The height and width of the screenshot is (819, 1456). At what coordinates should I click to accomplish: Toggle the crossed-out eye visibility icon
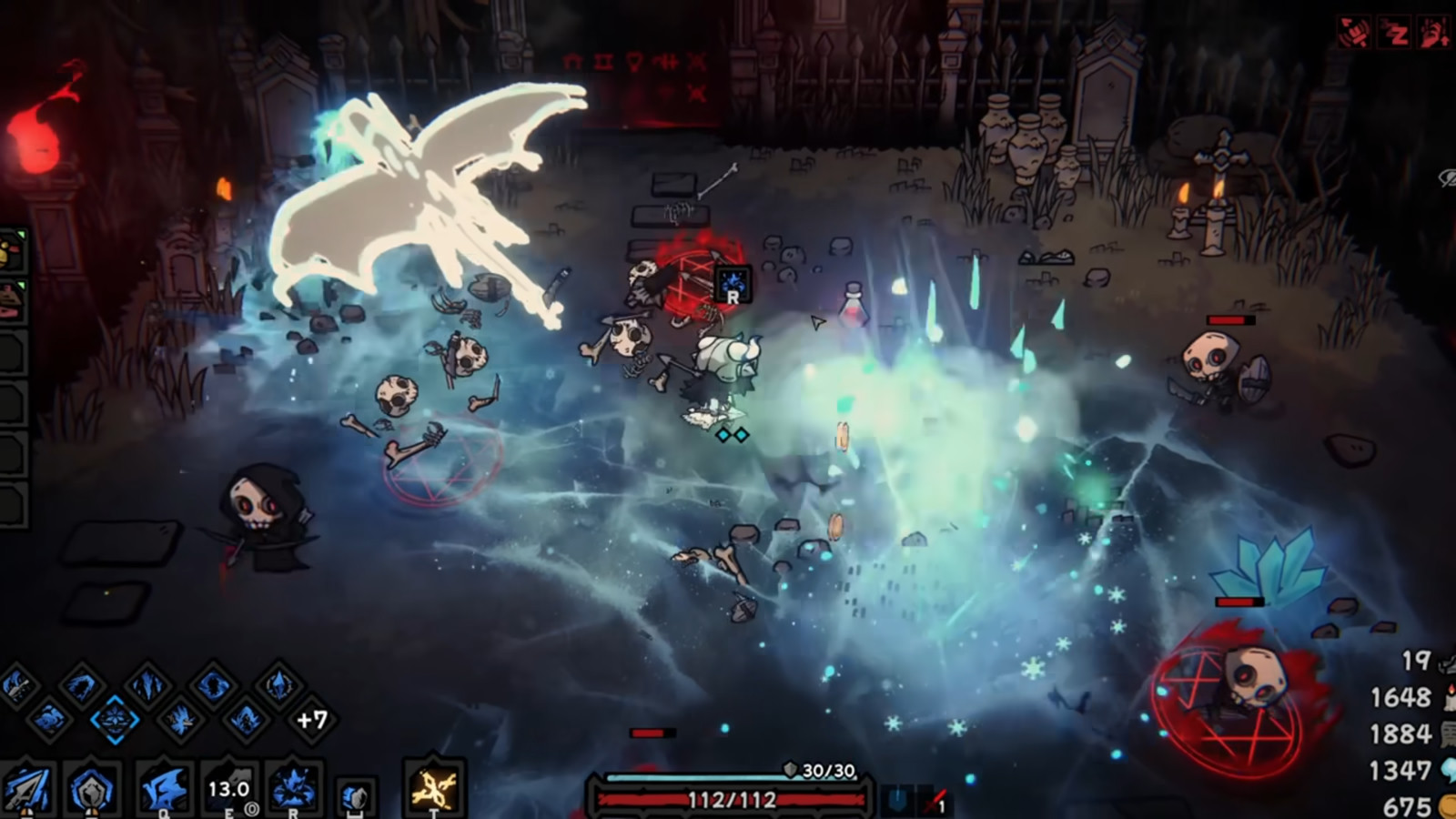click(x=1447, y=178)
